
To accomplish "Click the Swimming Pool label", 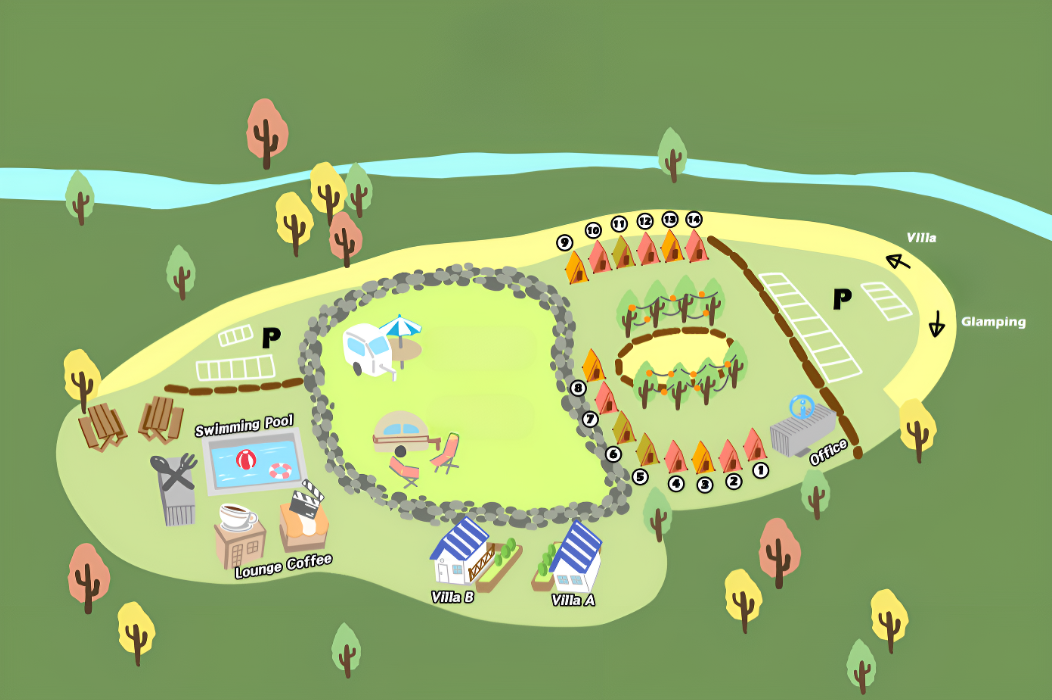I will point(243,427).
